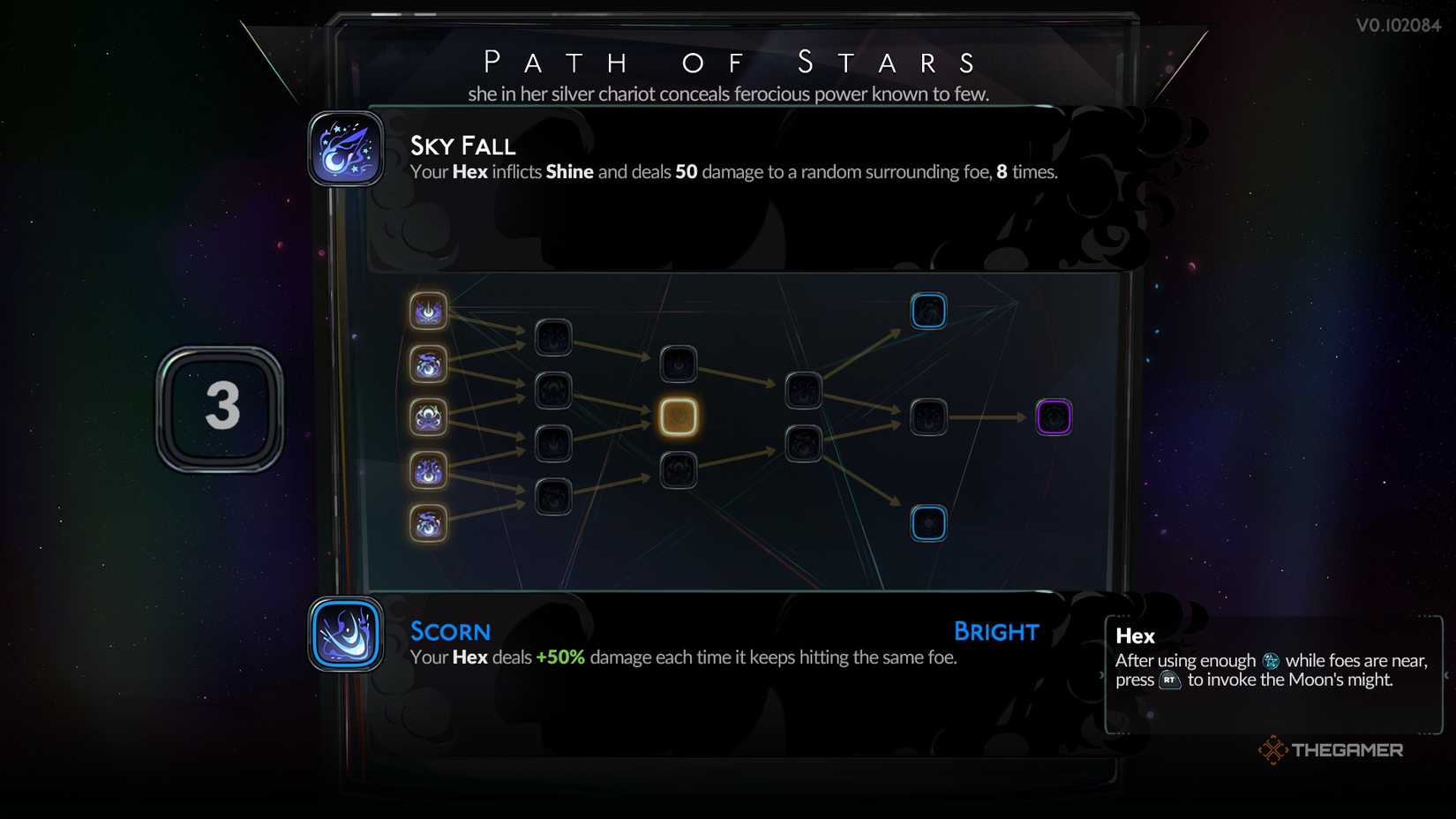1456x819 pixels.
Task: Pick the blue-bordered node with dot emblem
Action: pyautogui.click(x=928, y=523)
